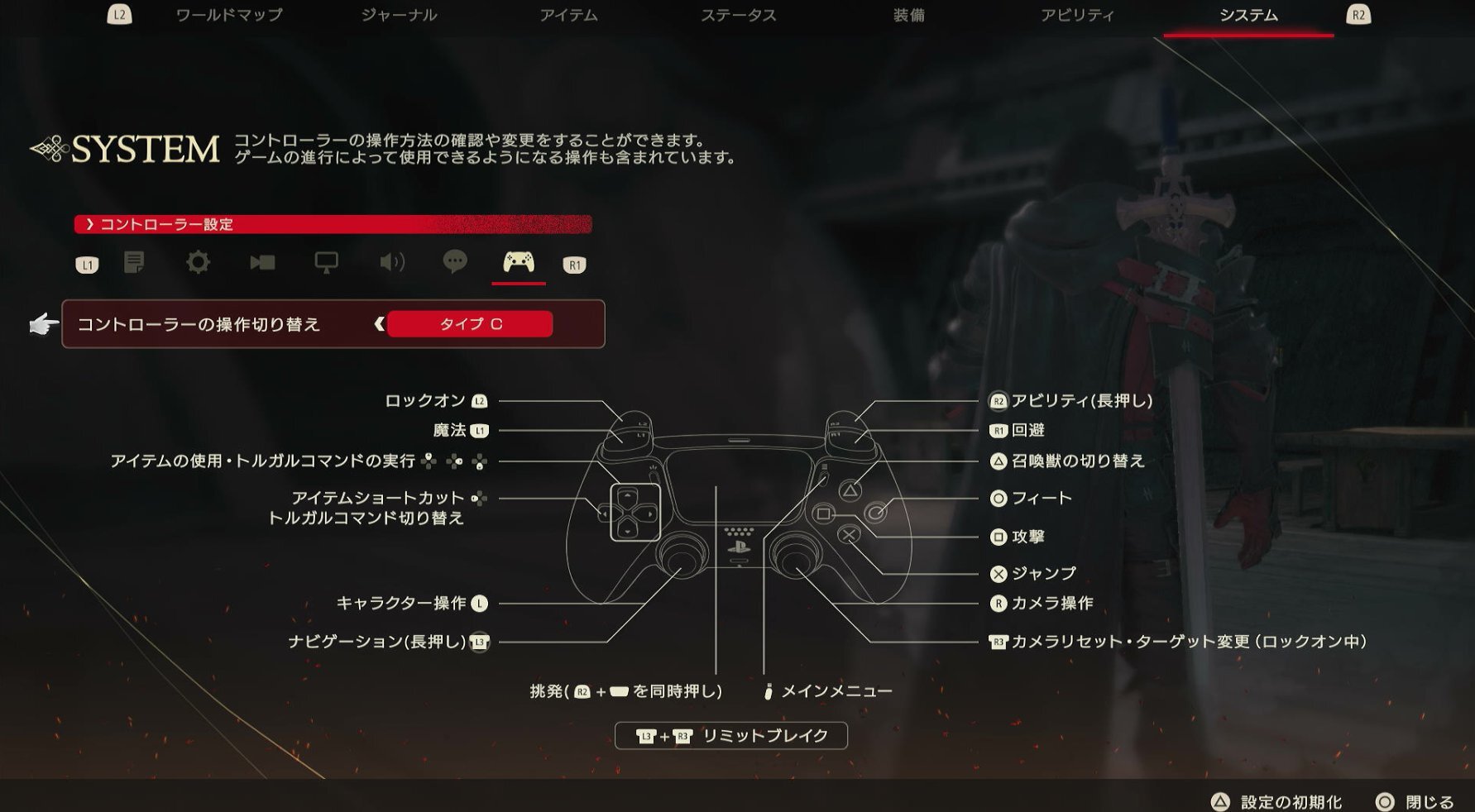Image resolution: width=1475 pixels, height=812 pixels.
Task: Open the gear settings category
Action: tap(198, 263)
